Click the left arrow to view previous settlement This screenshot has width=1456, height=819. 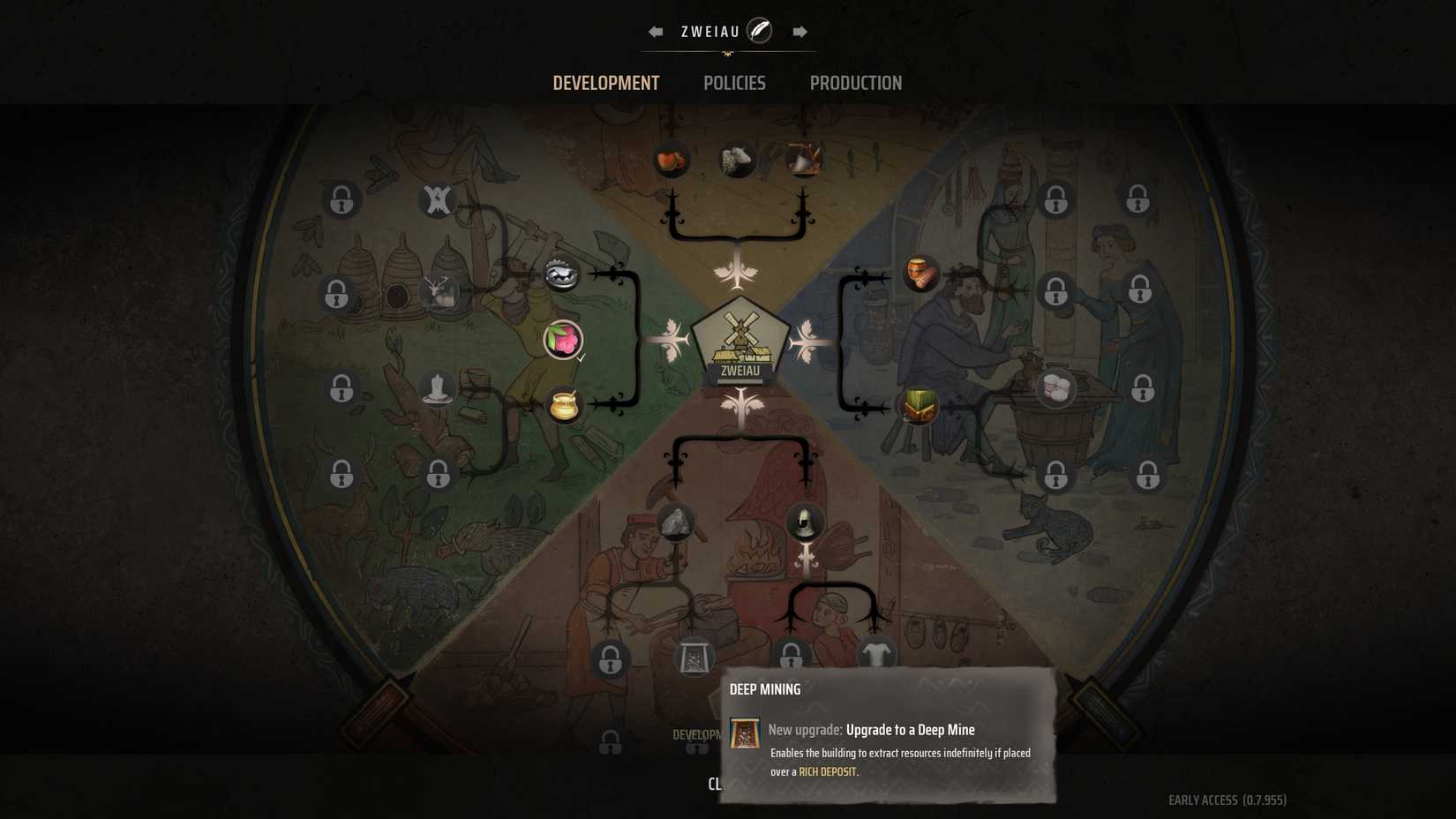pos(654,30)
